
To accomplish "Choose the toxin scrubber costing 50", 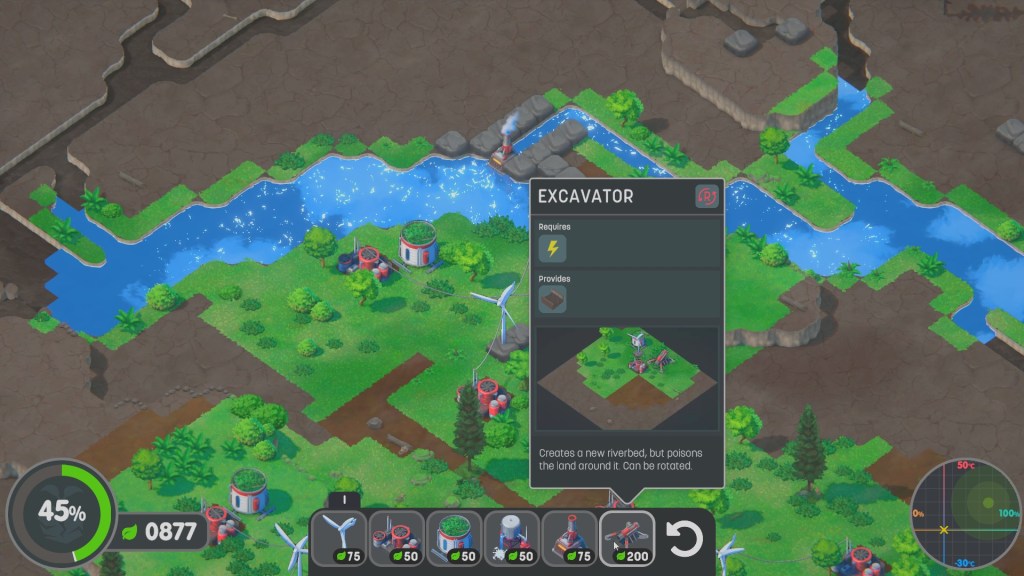I will click(397, 539).
